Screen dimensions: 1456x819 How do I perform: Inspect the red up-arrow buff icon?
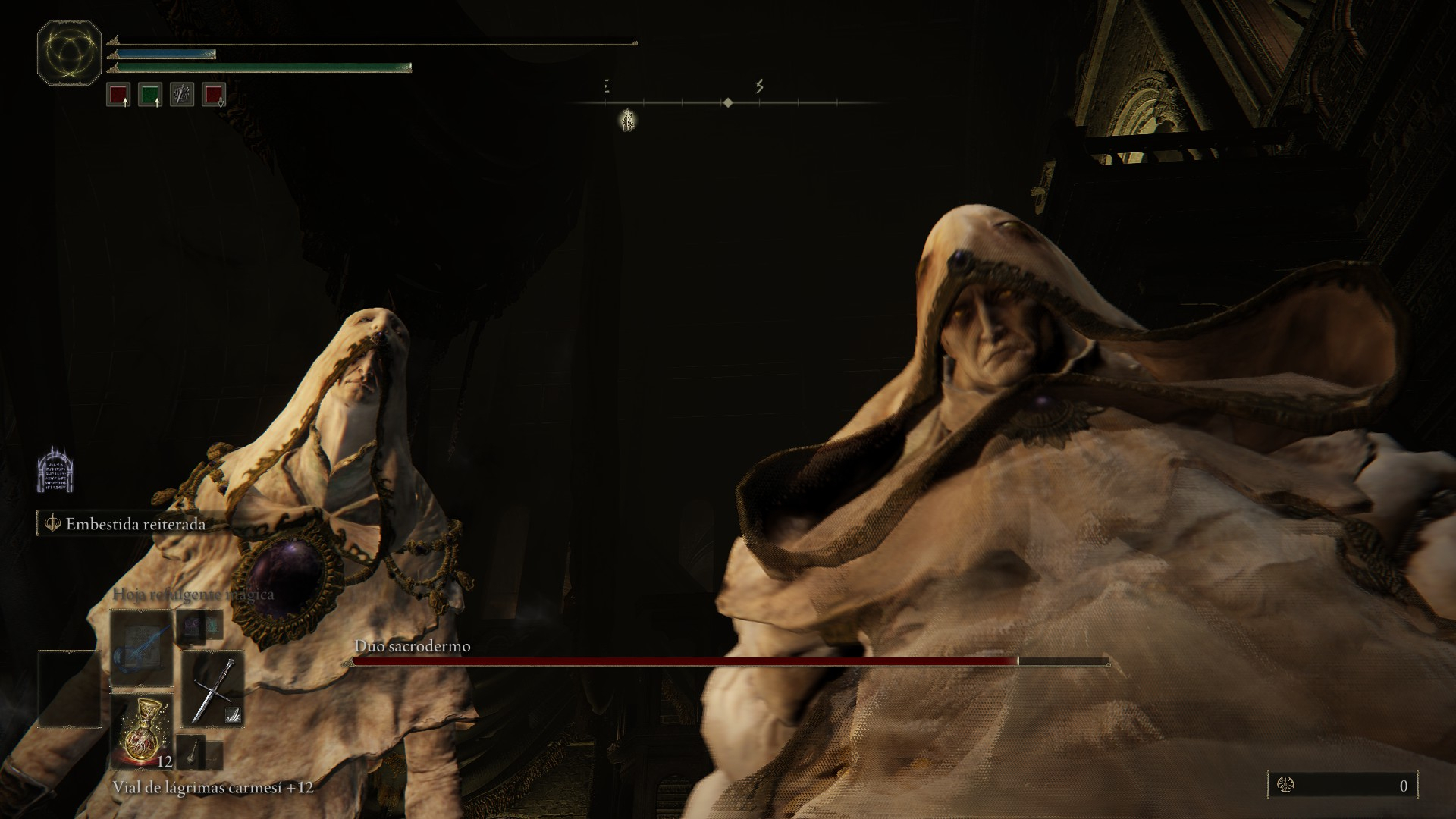(118, 95)
